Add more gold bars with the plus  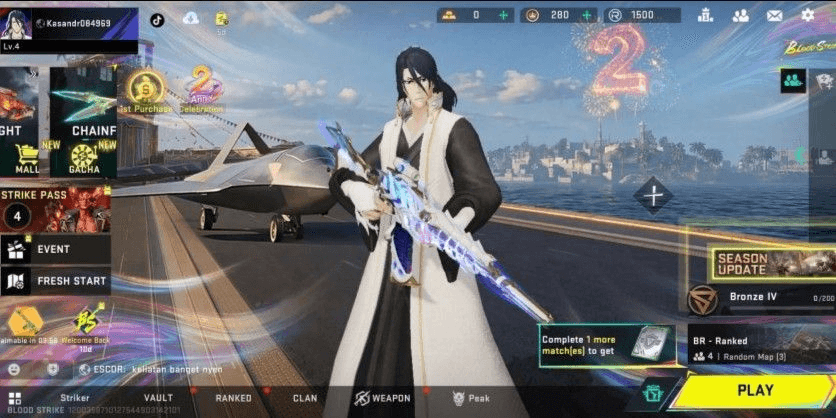(503, 15)
